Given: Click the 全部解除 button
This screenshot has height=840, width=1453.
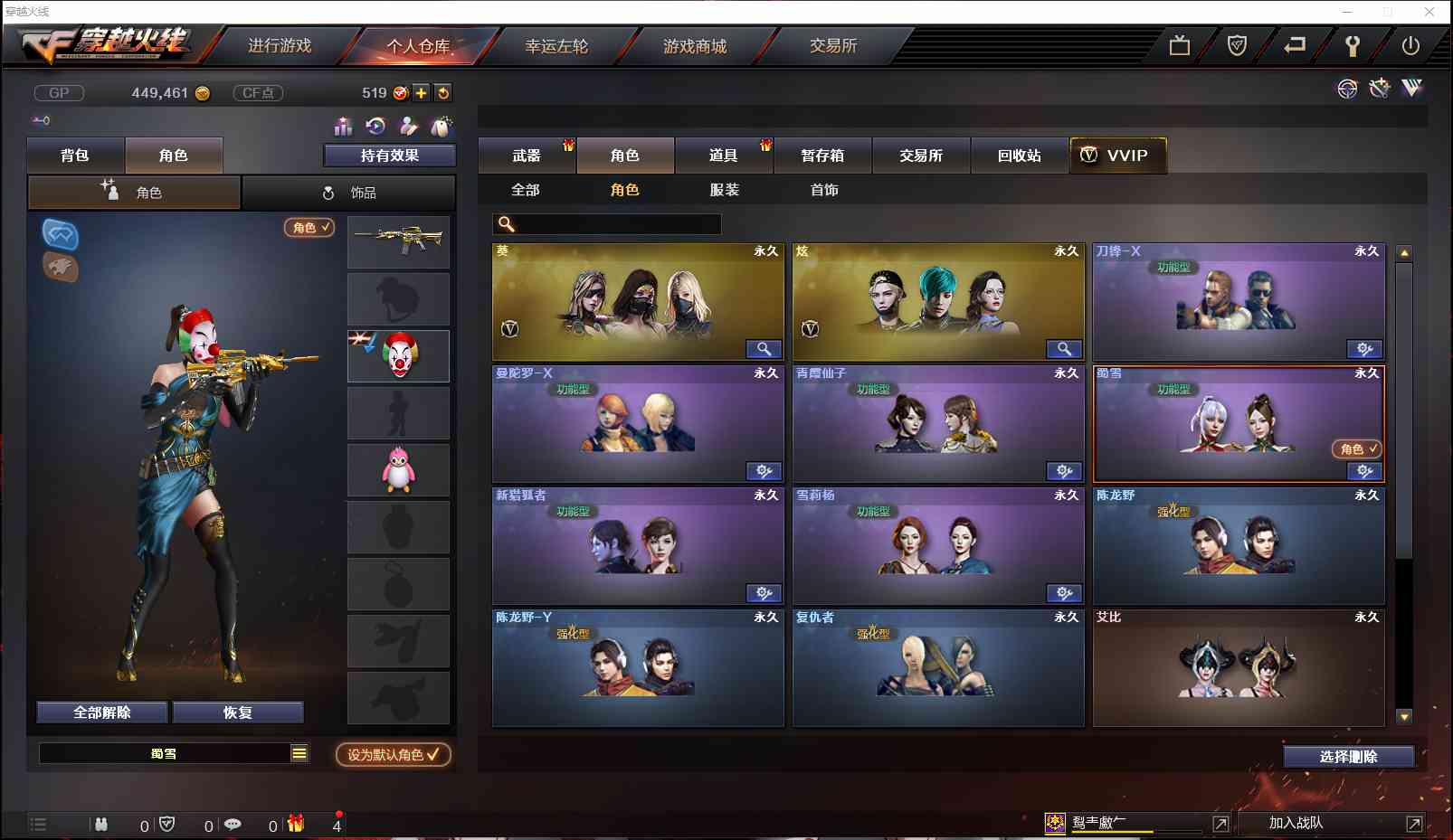Looking at the screenshot, I should coord(100,712).
